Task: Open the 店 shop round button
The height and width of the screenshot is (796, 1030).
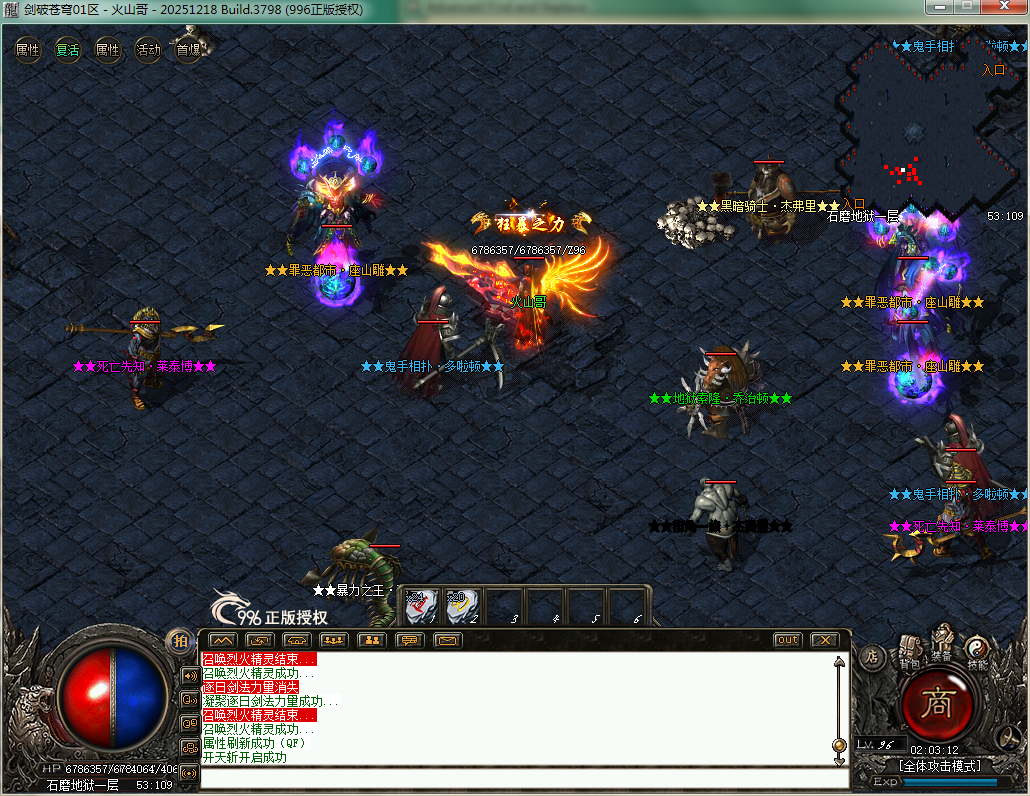Action: [x=871, y=657]
